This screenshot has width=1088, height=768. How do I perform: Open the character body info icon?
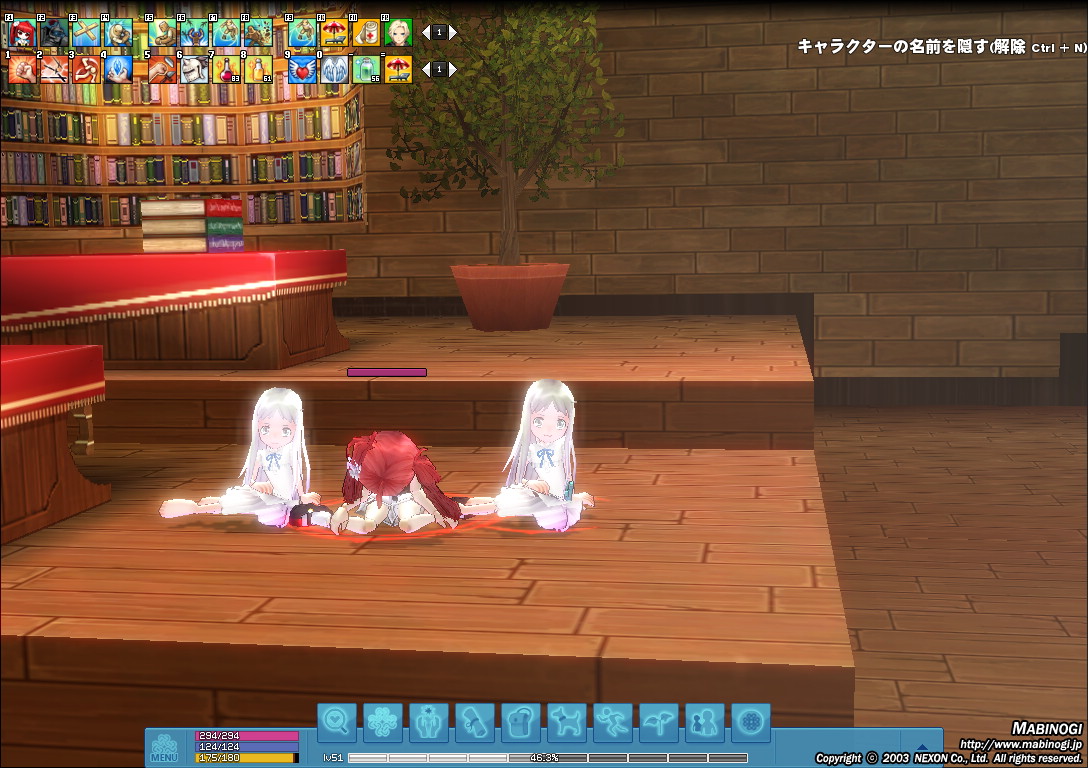tap(429, 721)
